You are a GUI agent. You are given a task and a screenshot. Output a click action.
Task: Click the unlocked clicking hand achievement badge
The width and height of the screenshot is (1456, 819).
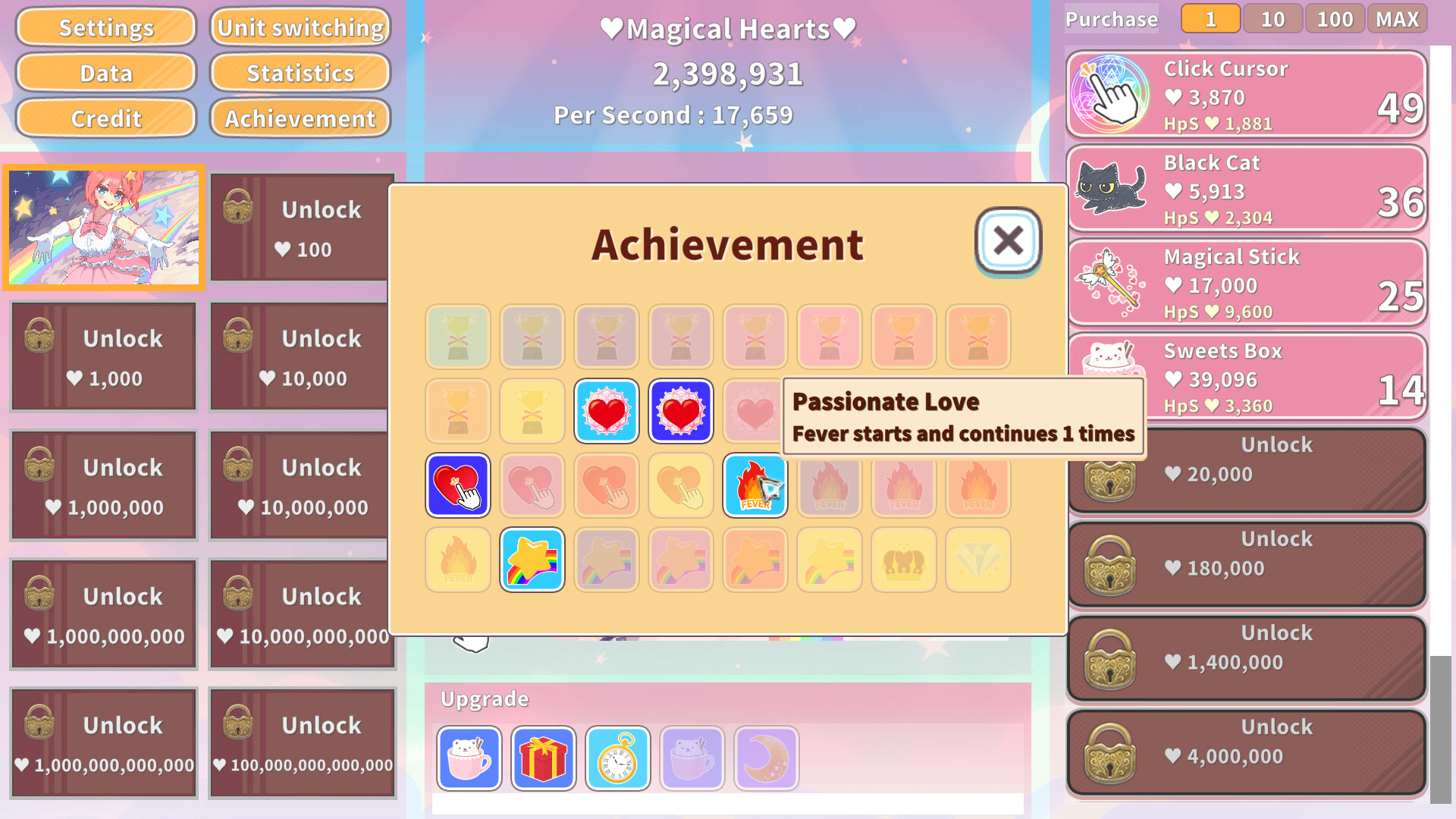click(x=457, y=485)
